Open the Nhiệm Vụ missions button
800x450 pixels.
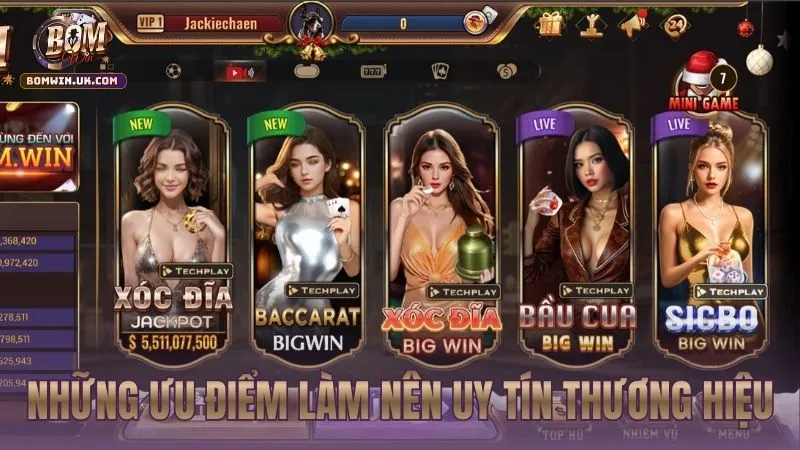(642, 434)
